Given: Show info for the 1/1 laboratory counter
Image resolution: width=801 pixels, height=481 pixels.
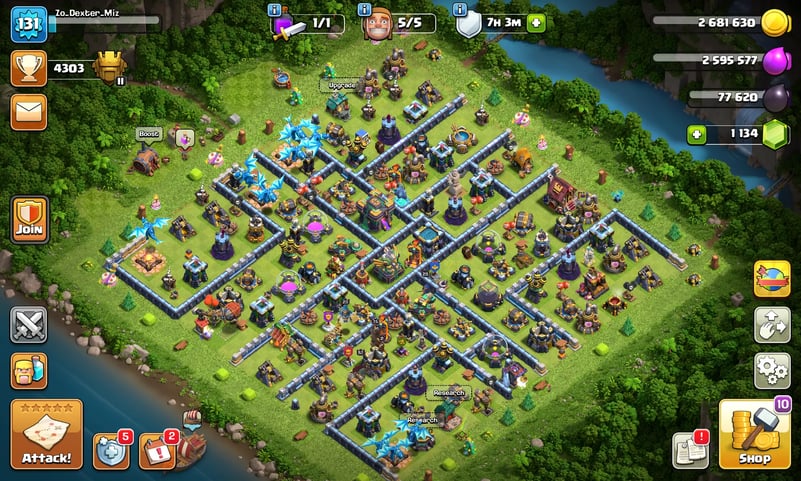Looking at the screenshot, I should [275, 11].
